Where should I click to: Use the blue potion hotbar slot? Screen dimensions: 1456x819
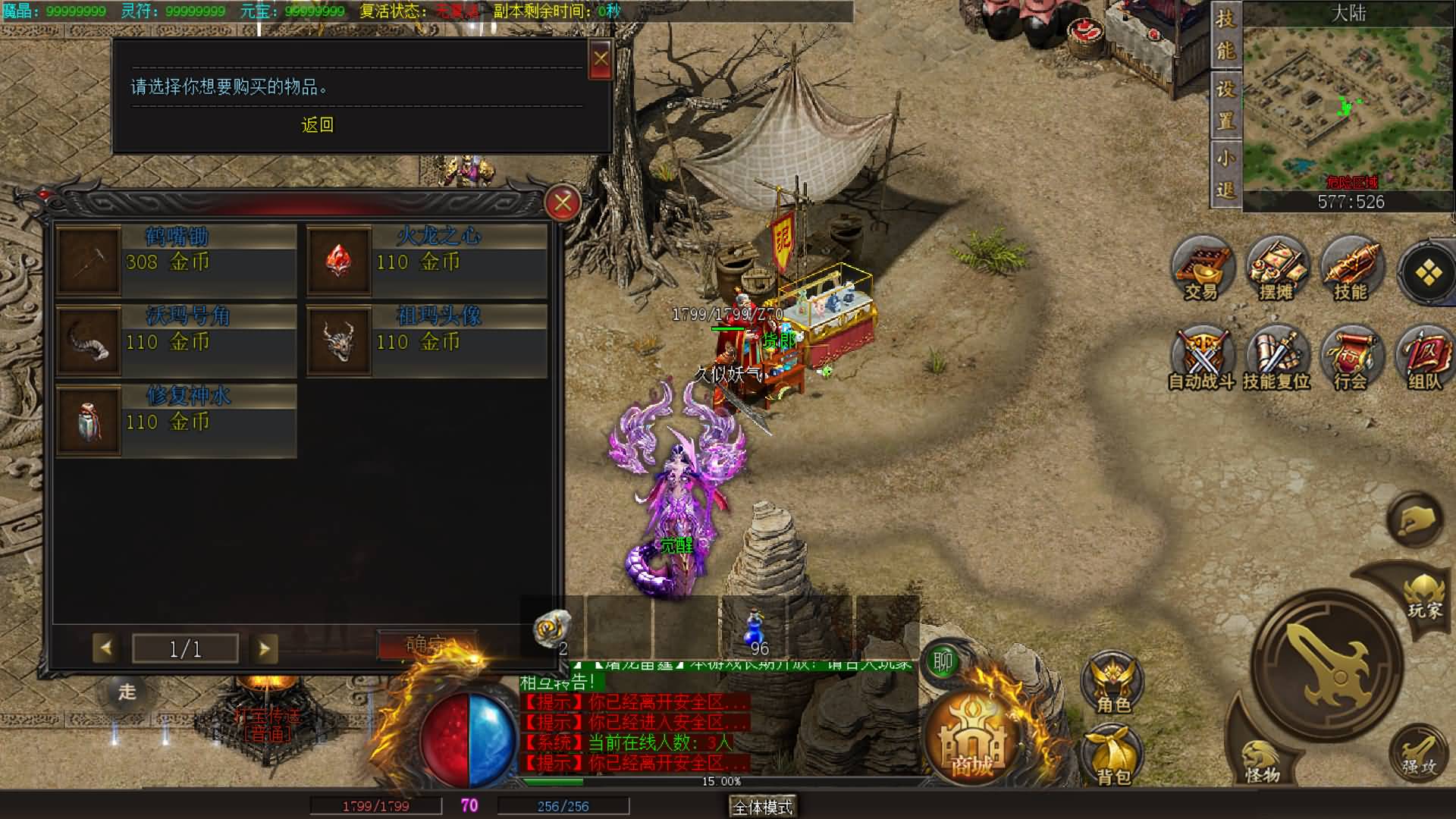[754, 629]
